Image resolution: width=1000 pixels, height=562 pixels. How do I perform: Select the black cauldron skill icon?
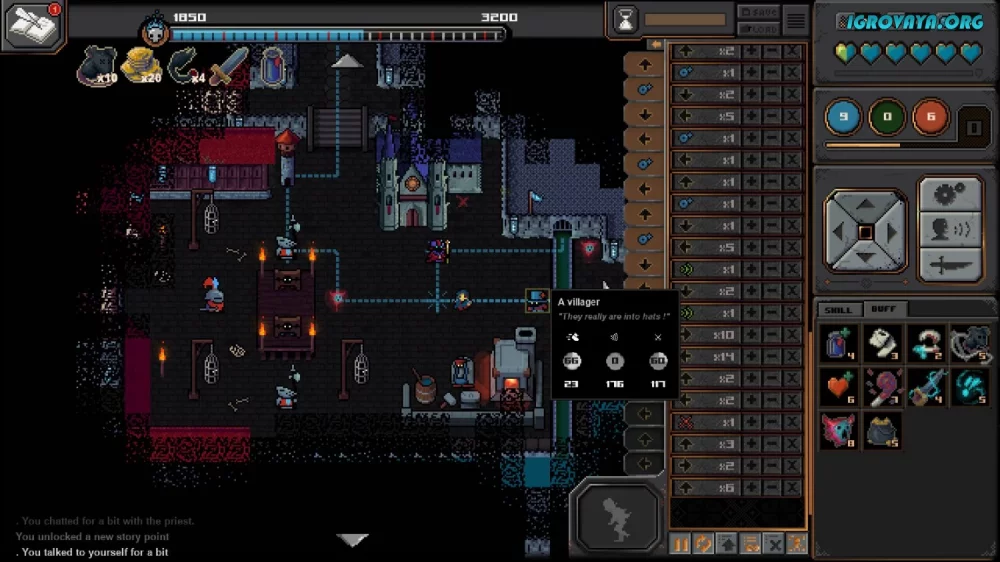click(884, 431)
